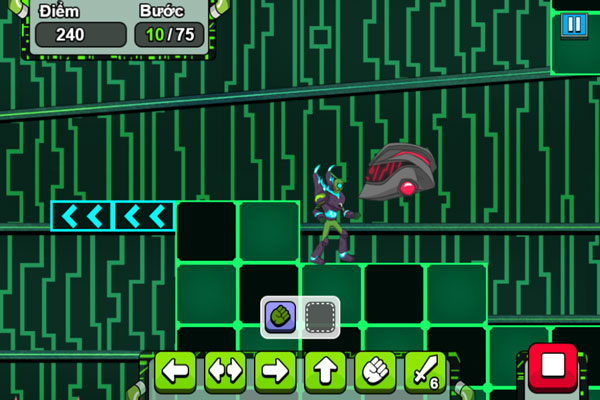Add the left arrow move command

click(x=176, y=371)
